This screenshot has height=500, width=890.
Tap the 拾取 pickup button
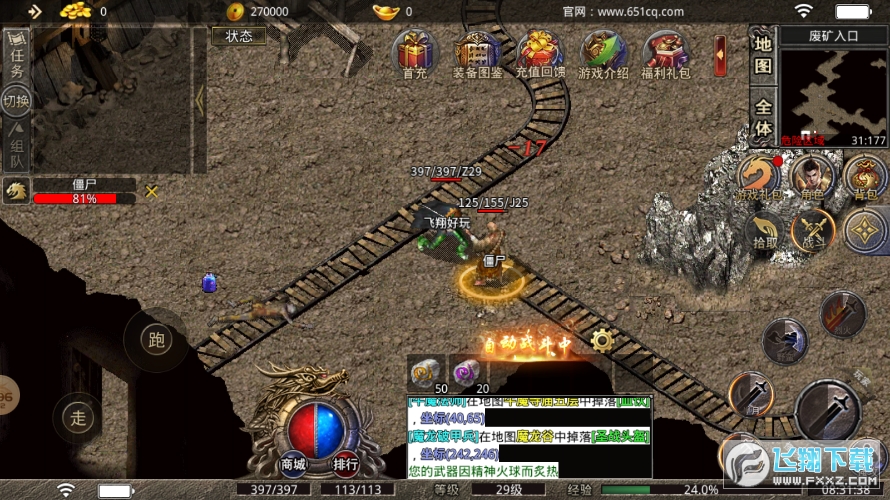pyautogui.click(x=765, y=232)
